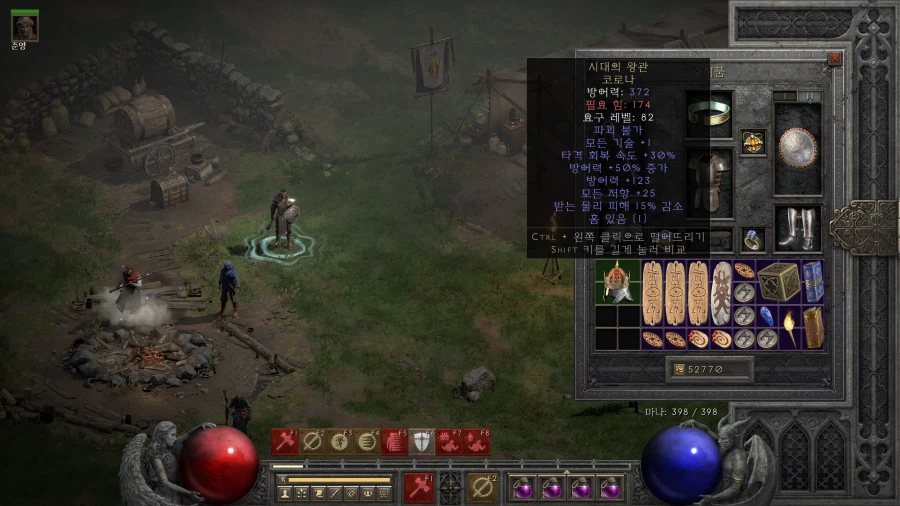
Task: Close the inventory panel
Action: pyautogui.click(x=834, y=59)
